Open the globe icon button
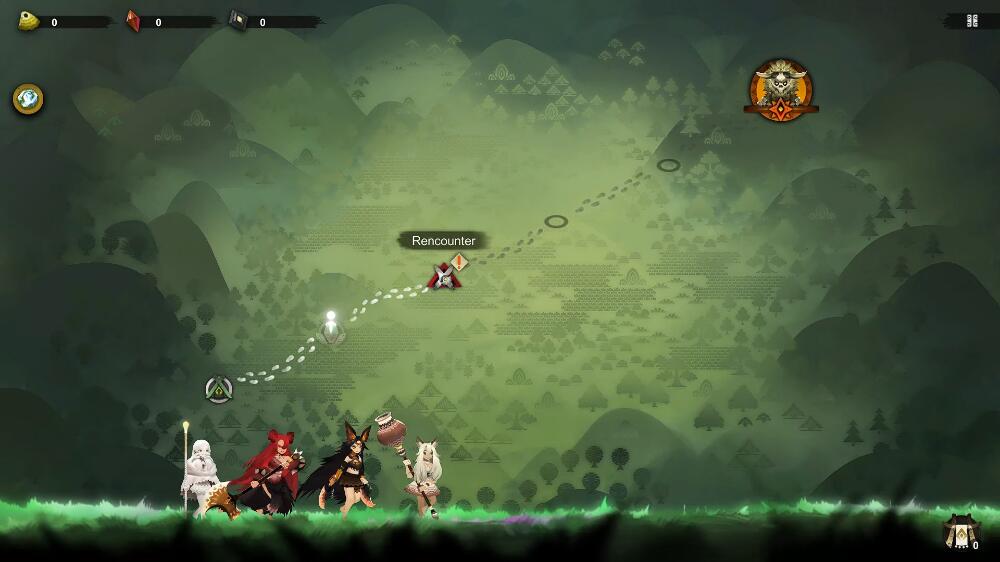Viewport: 1000px width, 562px height. (x=28, y=99)
